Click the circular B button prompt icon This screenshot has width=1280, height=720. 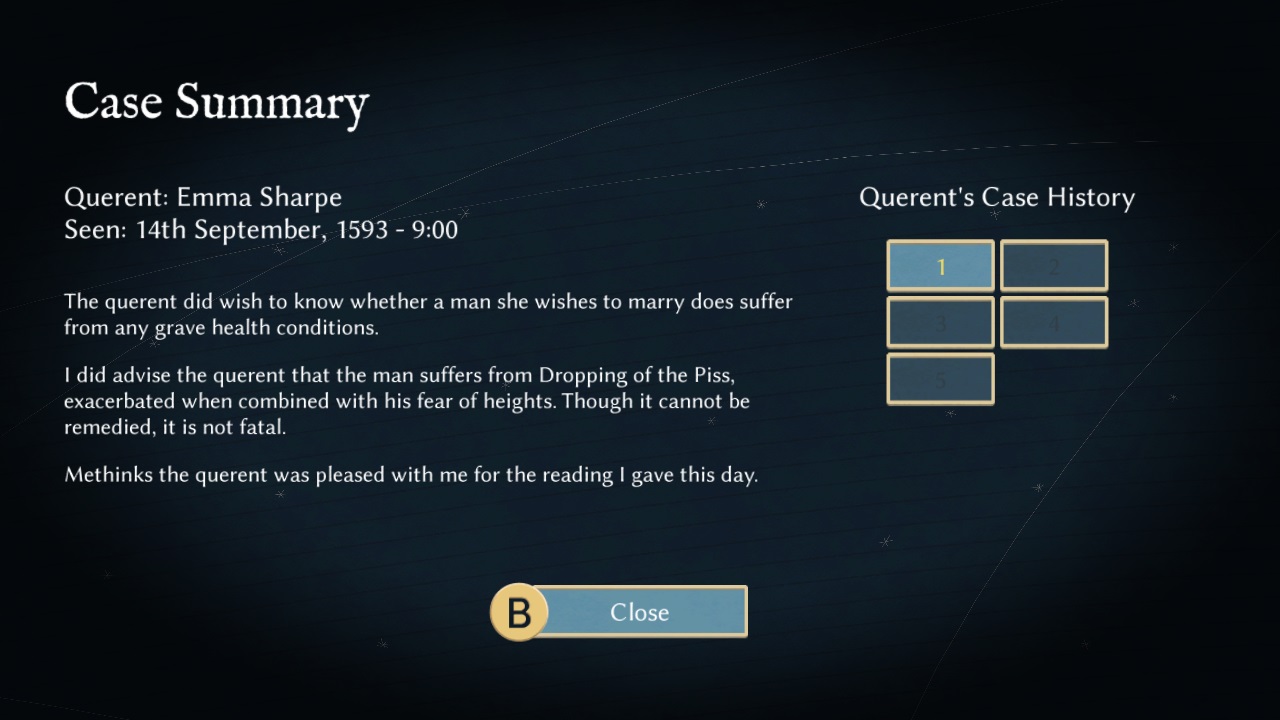(x=518, y=612)
